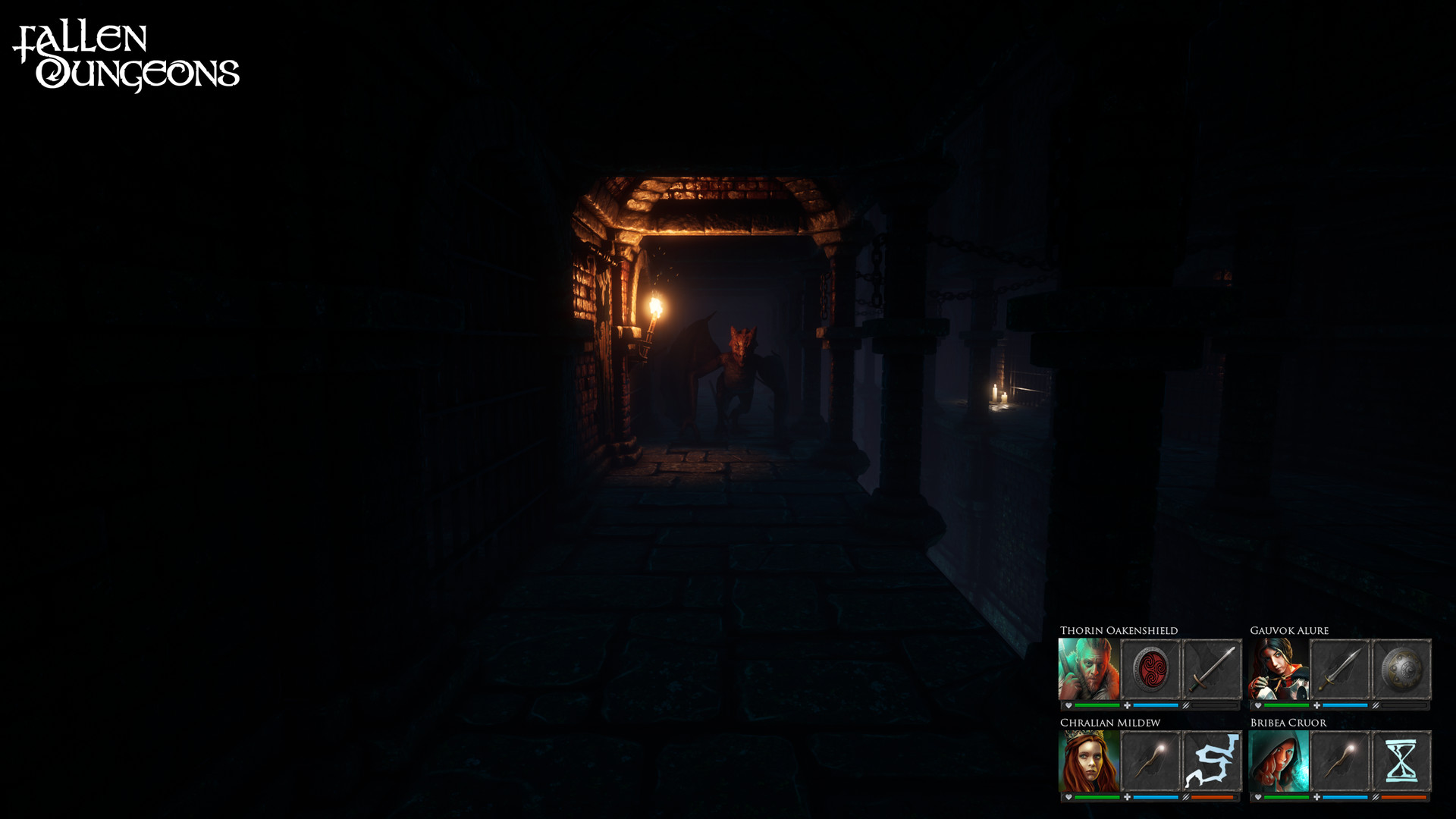Screen dimensions: 1456x819
Task: Open Thorin Oakenshield's character portrait
Action: coord(1087,668)
